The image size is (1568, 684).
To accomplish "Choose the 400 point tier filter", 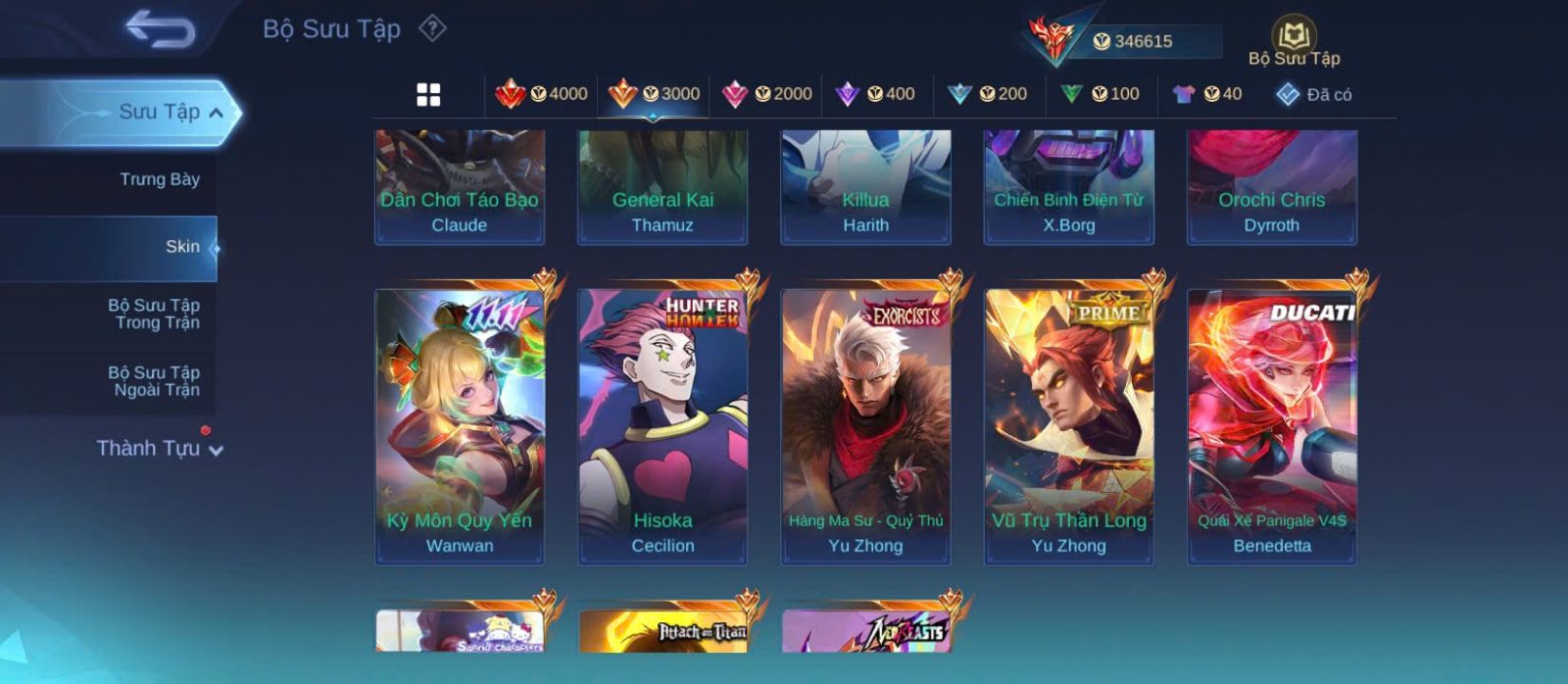I will pos(875,94).
